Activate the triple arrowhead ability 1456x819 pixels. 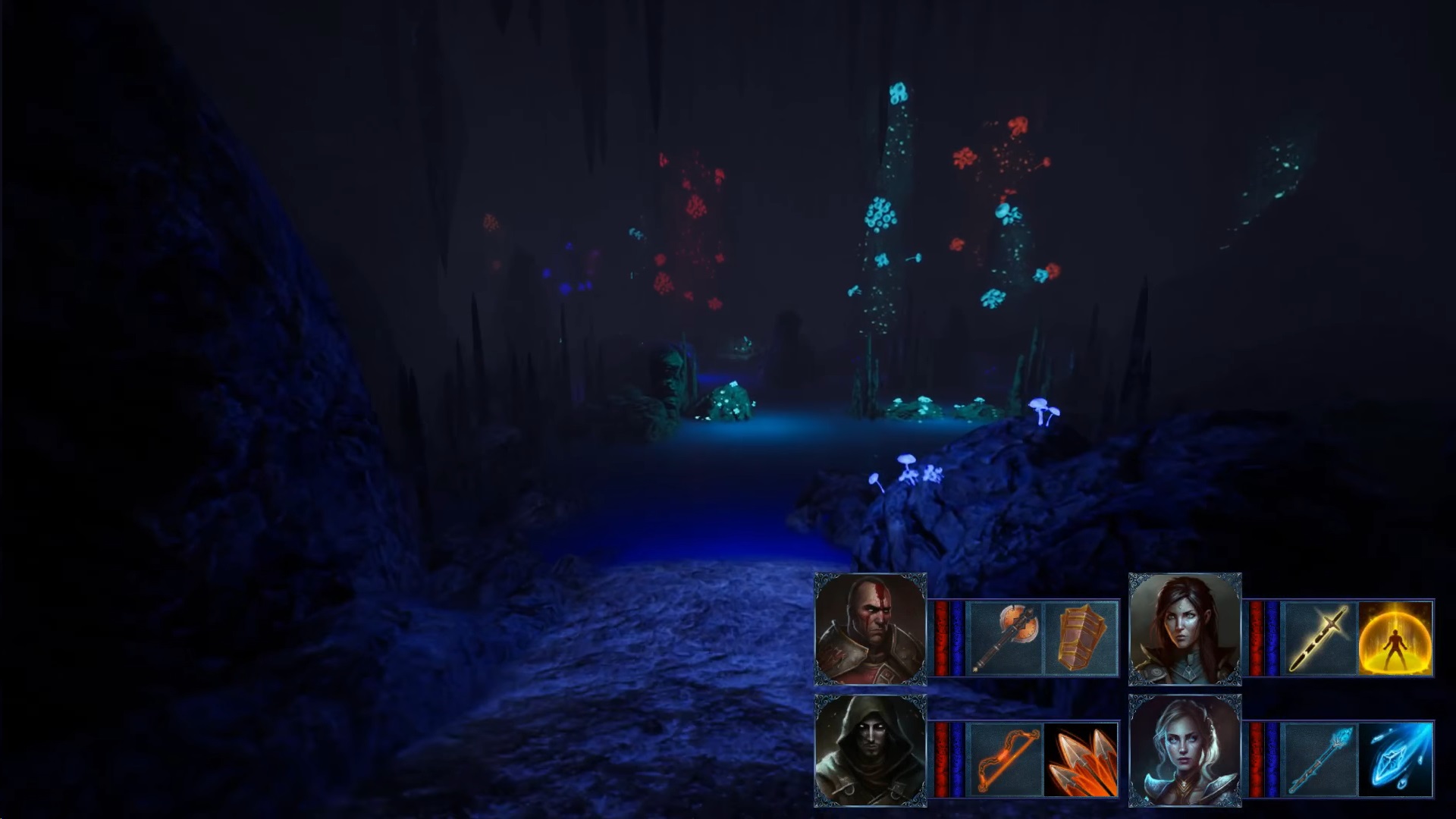1081,759
